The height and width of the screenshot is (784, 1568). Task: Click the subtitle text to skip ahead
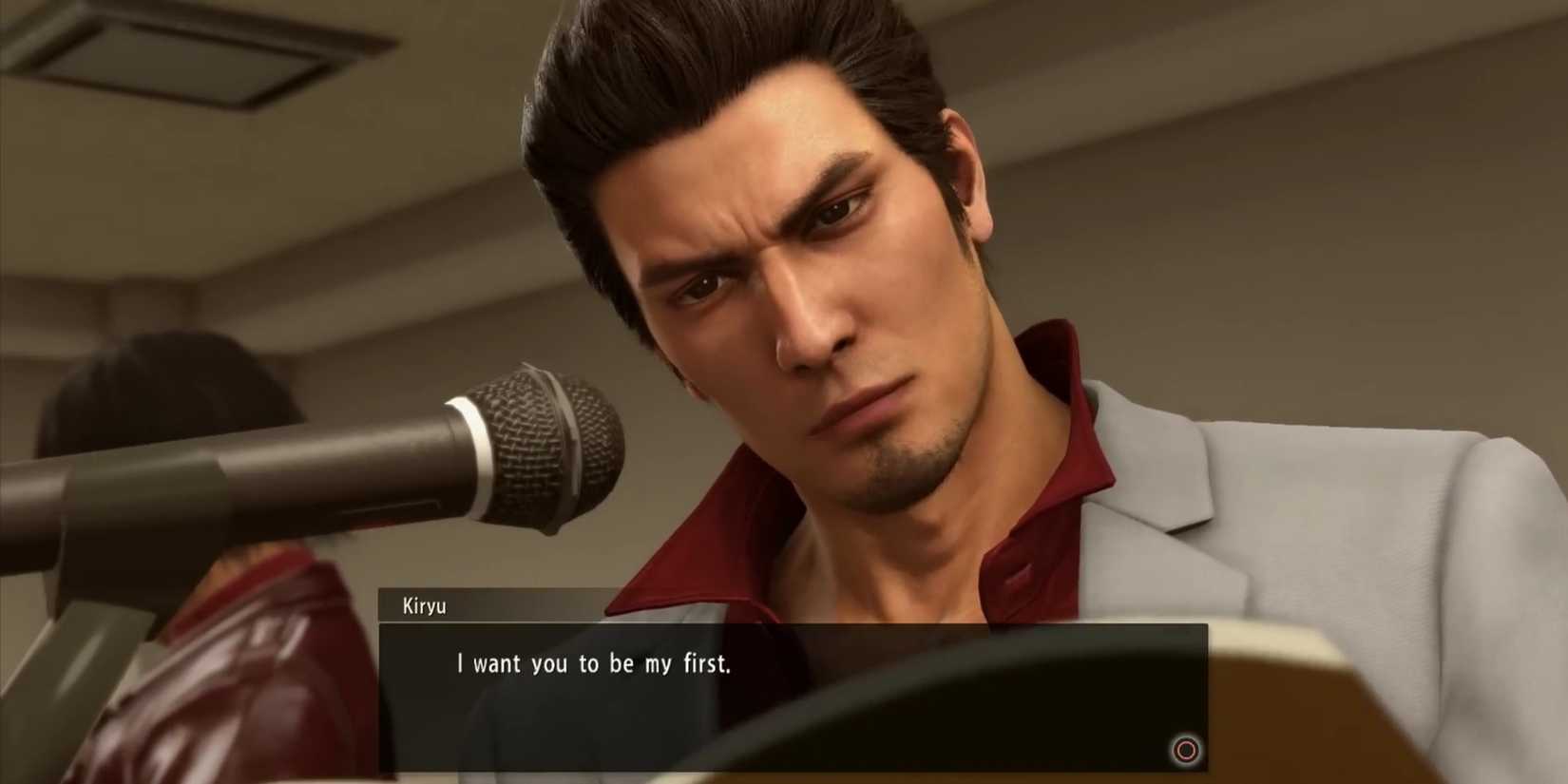click(x=594, y=664)
